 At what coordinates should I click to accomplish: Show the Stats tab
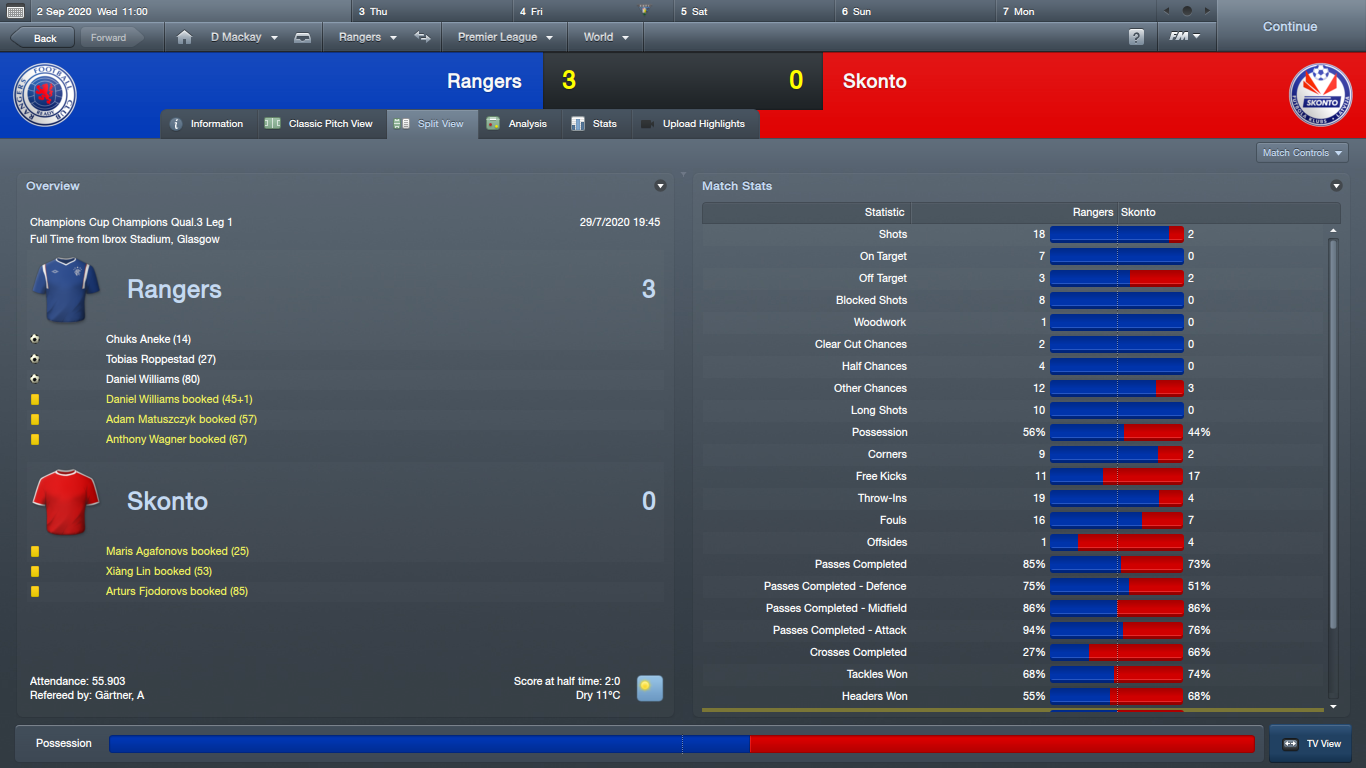[x=595, y=124]
